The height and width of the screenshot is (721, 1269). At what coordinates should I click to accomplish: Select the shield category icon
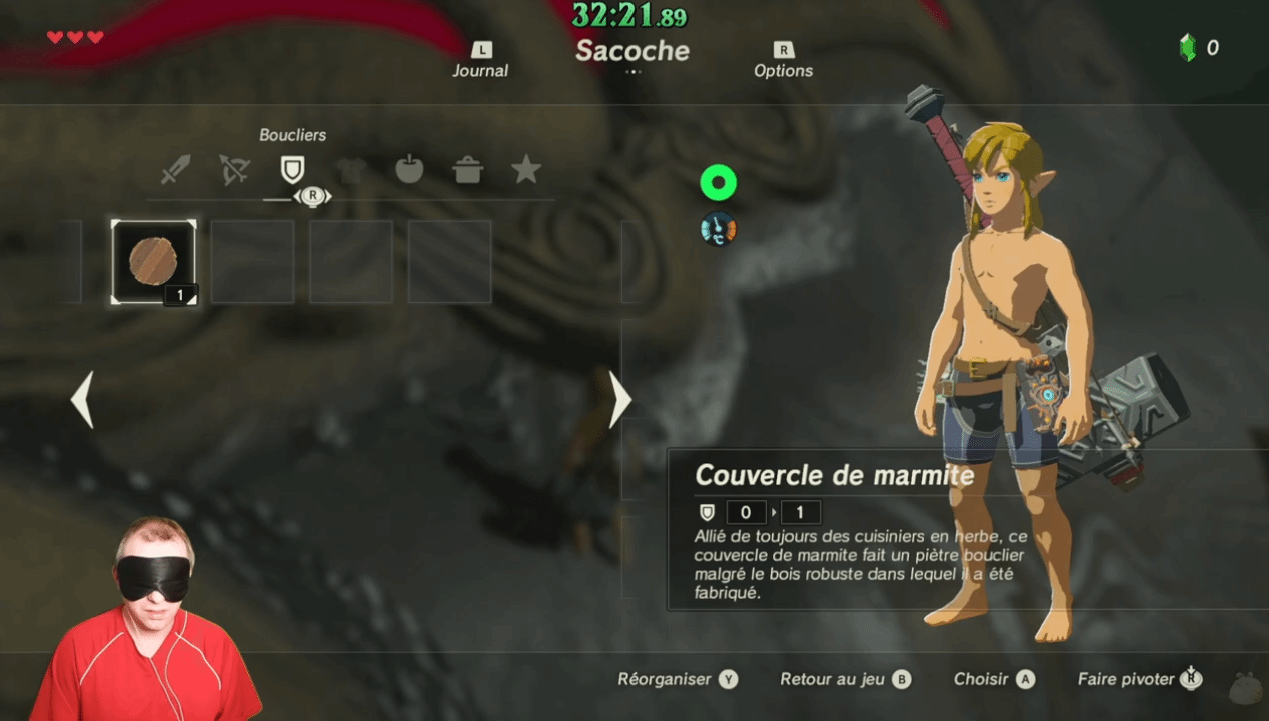pyautogui.click(x=291, y=170)
